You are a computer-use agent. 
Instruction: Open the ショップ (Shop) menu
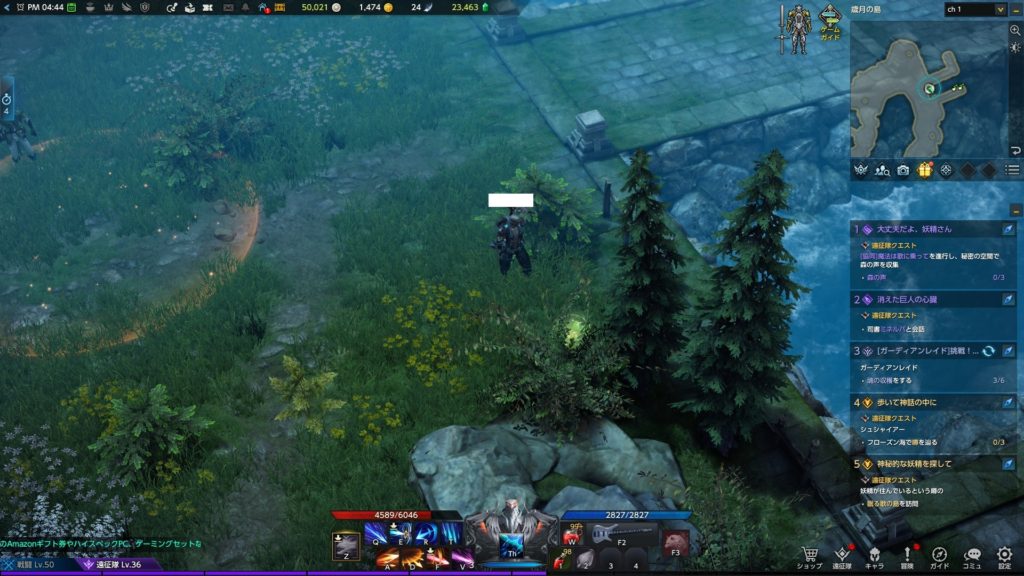click(810, 555)
